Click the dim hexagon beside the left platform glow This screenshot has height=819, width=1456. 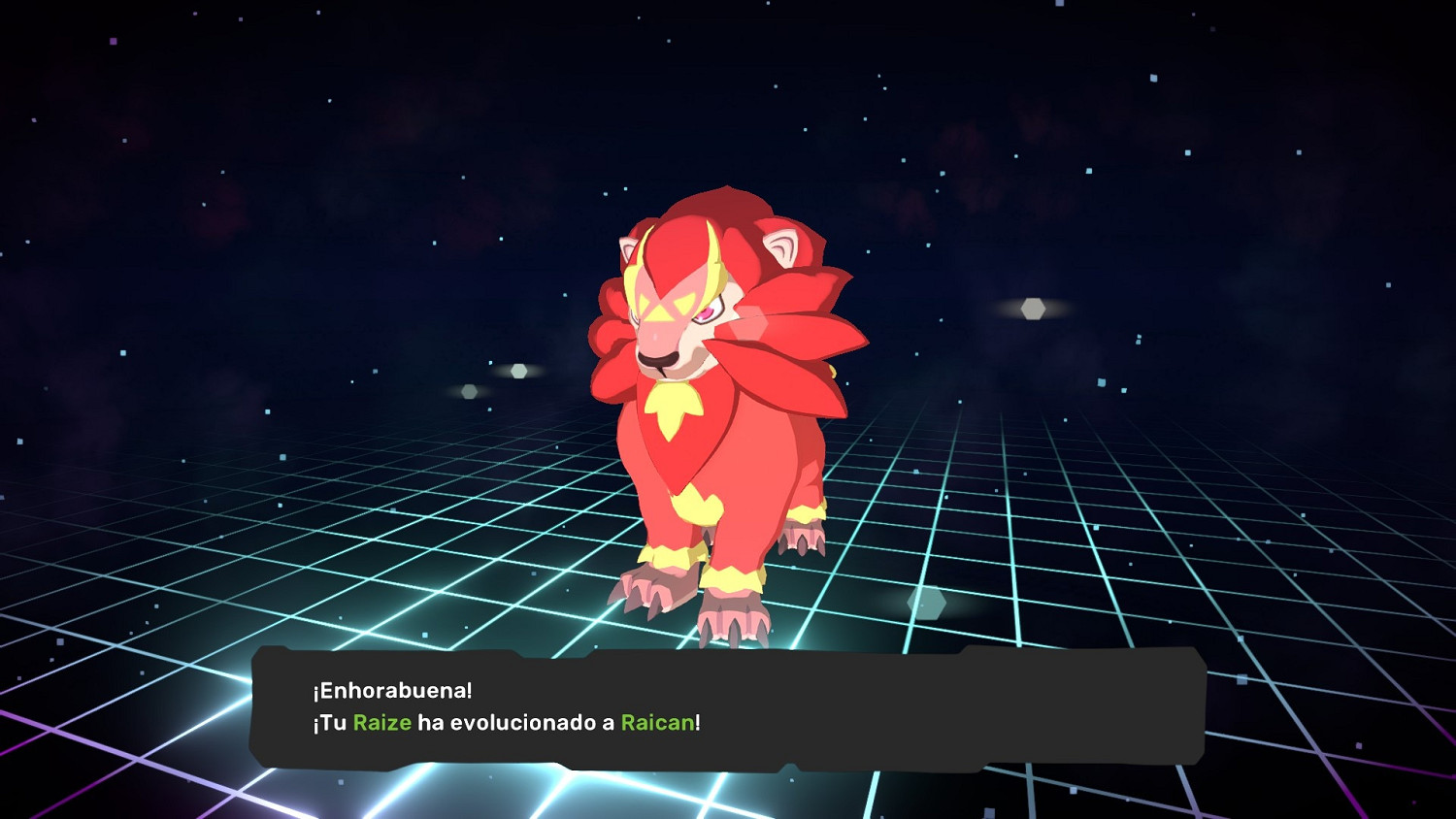469,392
